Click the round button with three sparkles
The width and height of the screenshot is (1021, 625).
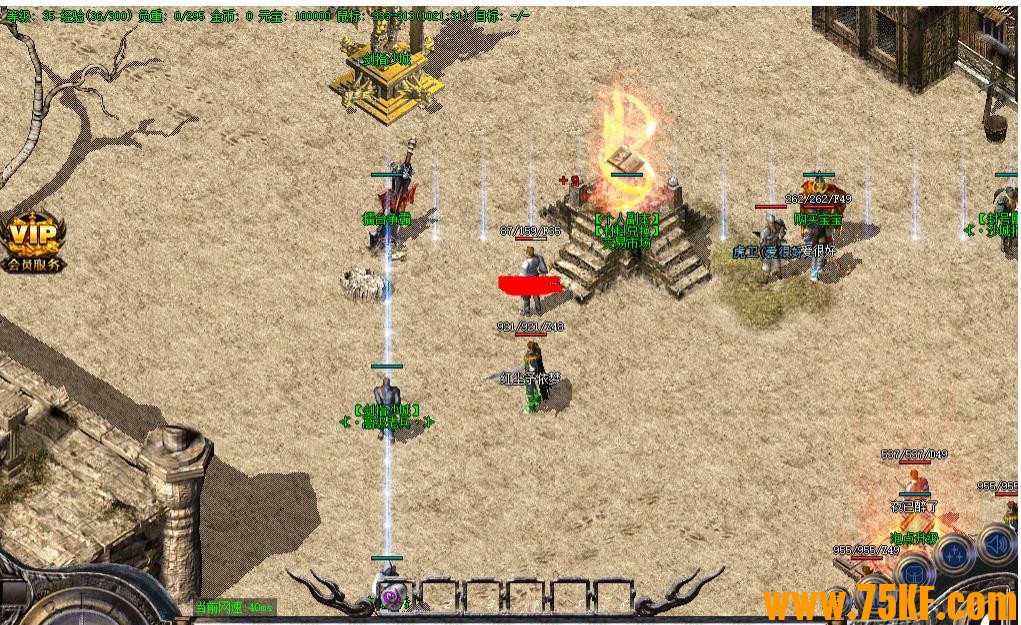point(954,553)
